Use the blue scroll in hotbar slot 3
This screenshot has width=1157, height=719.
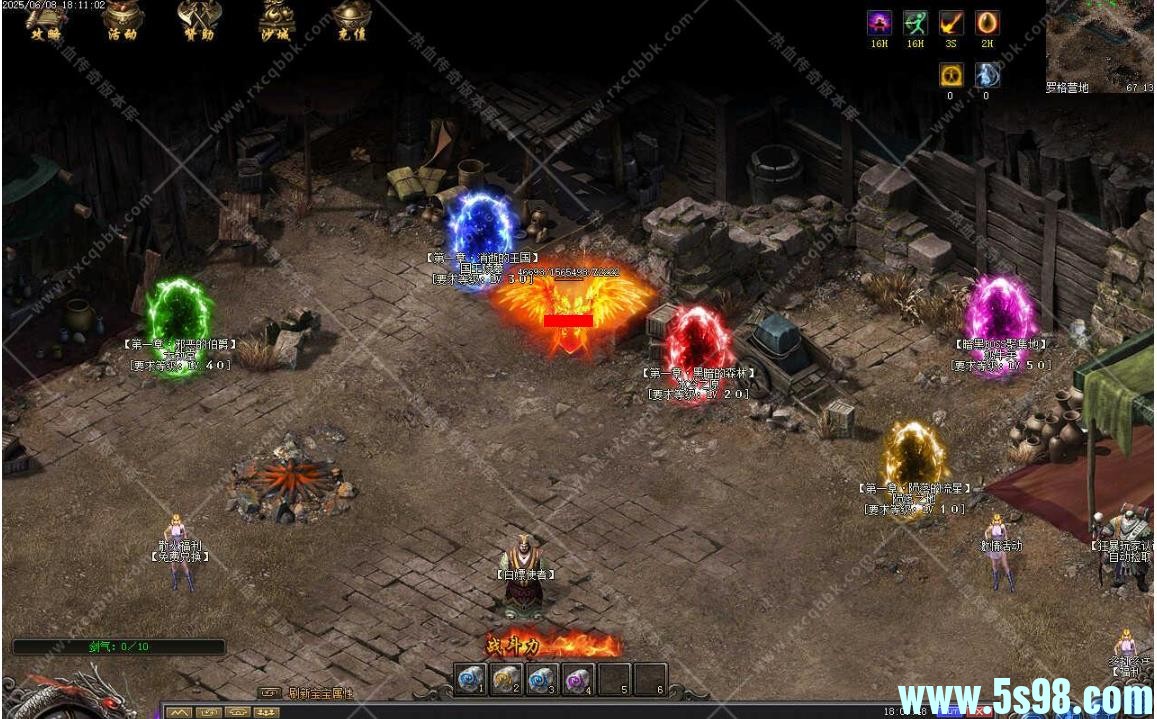[542, 679]
